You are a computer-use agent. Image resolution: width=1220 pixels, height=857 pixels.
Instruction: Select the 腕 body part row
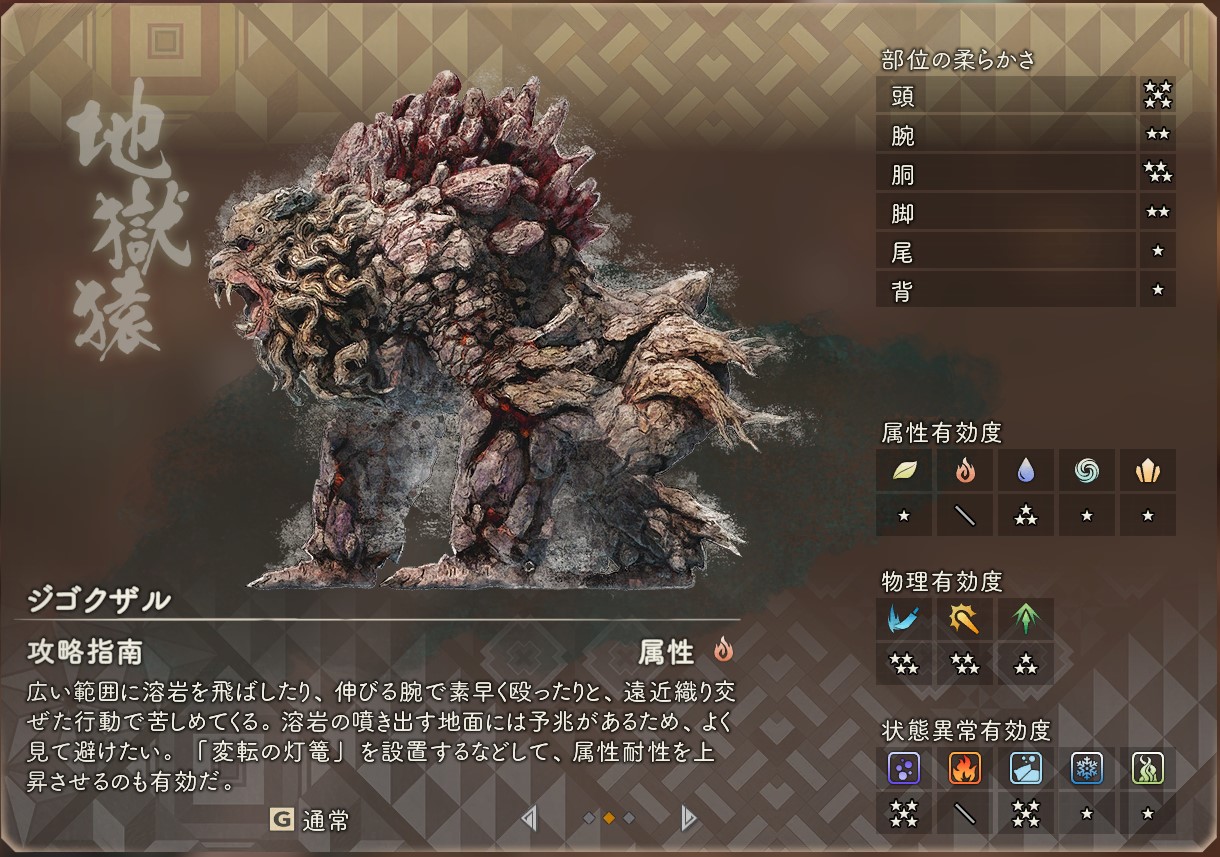pos(1006,135)
